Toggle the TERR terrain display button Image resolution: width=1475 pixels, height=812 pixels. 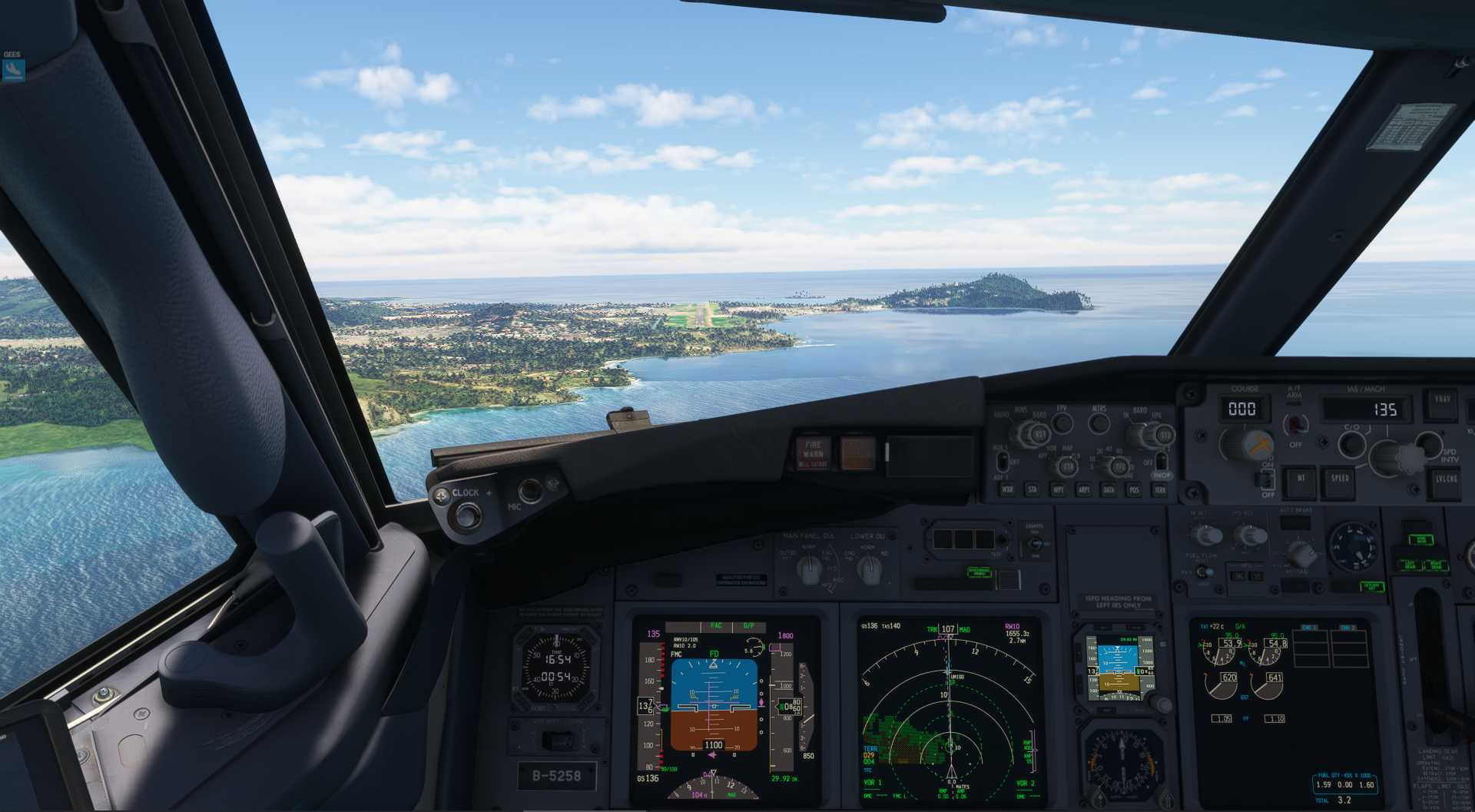click(x=1160, y=489)
